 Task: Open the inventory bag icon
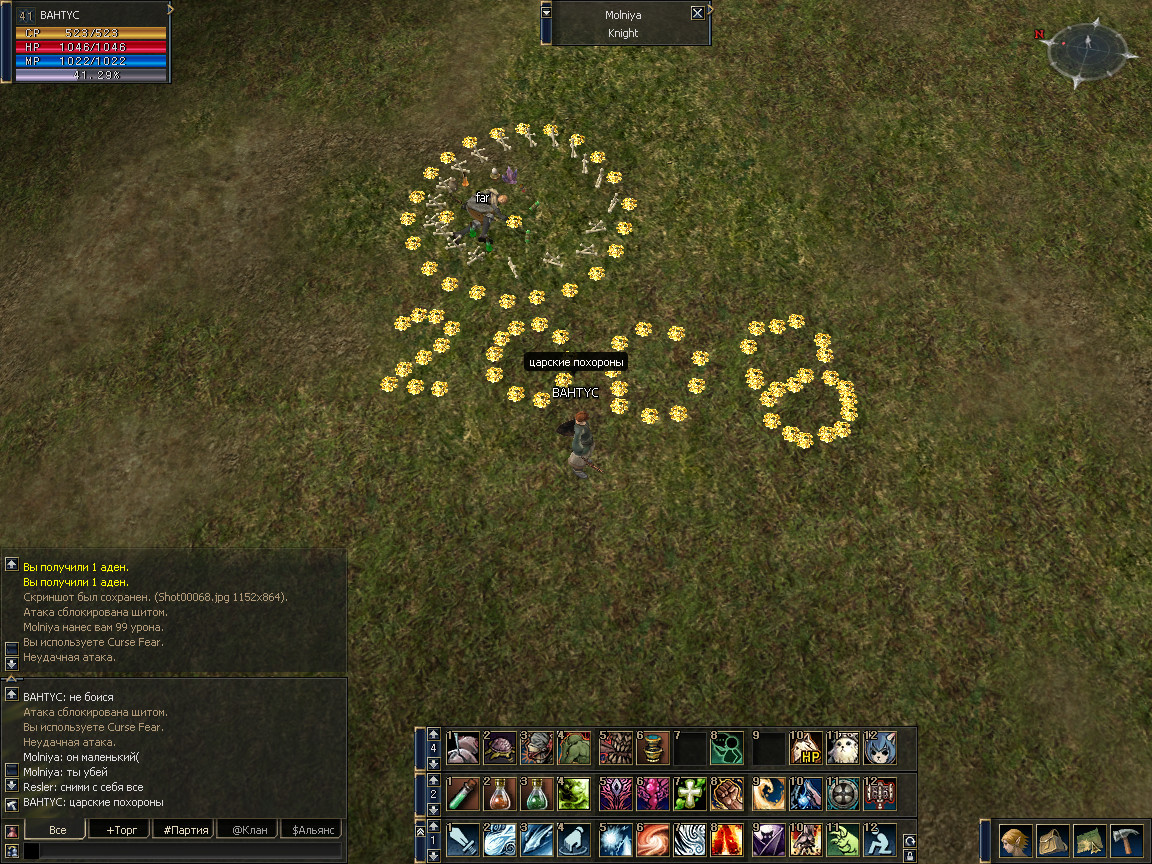(1052, 840)
